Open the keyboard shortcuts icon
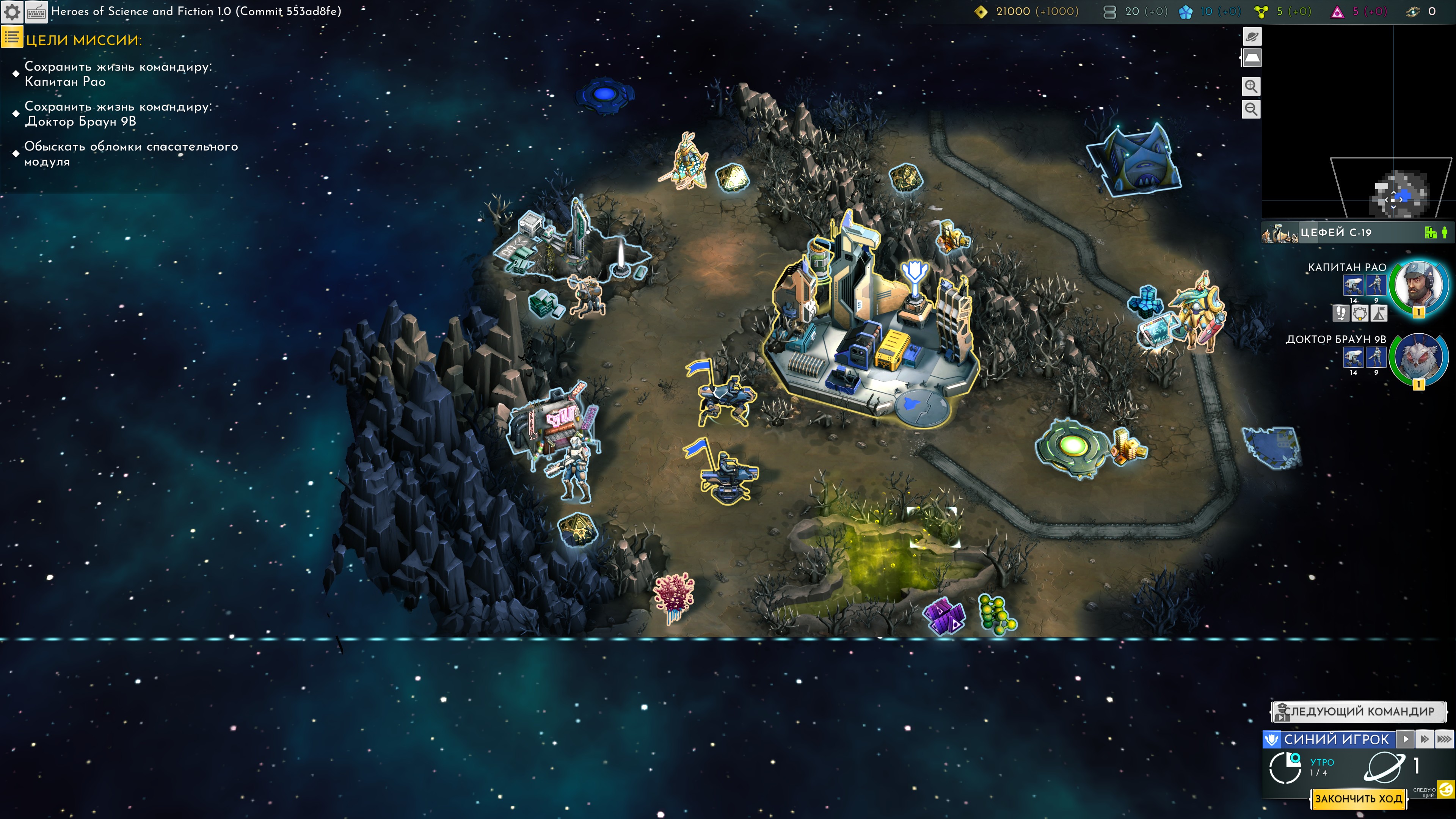This screenshot has height=819, width=1456. click(x=37, y=12)
